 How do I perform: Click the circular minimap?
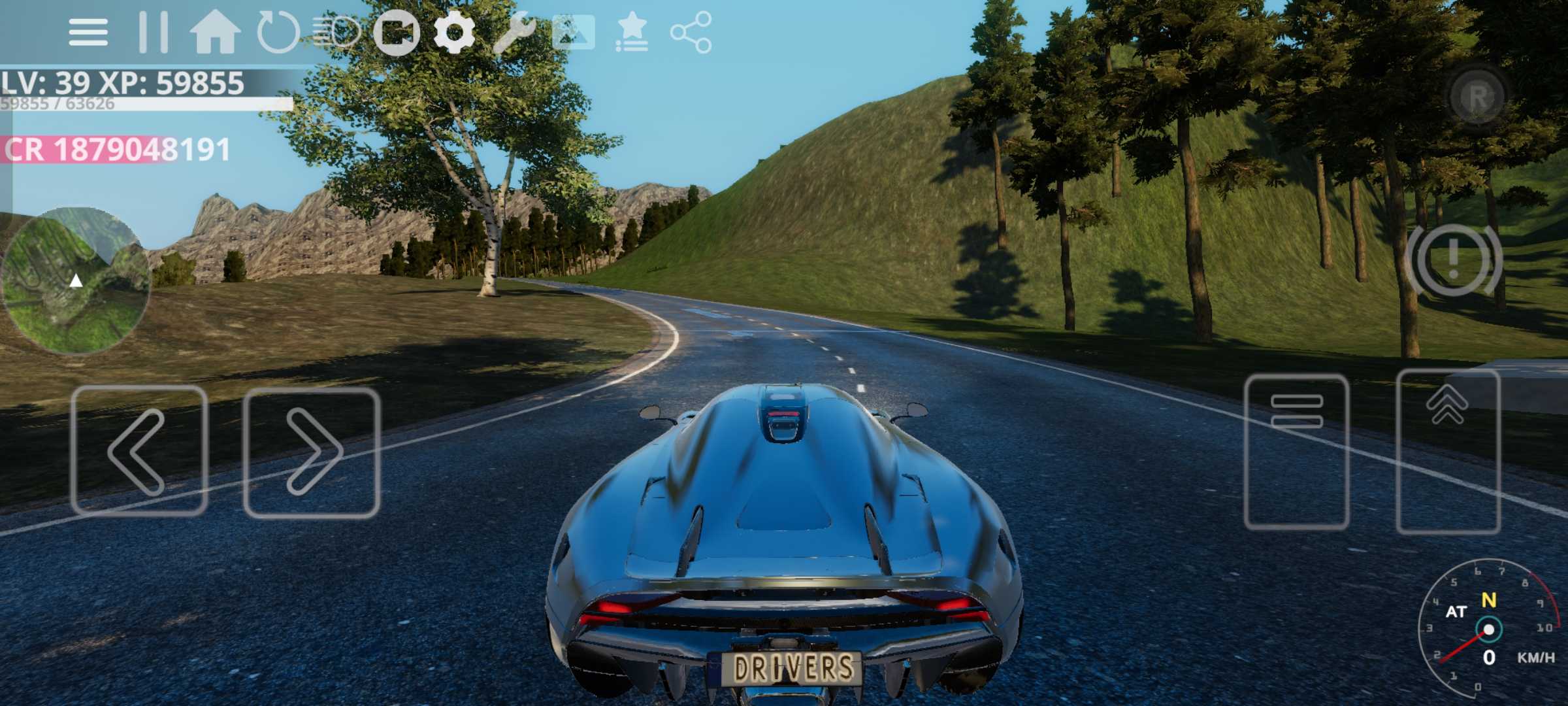pos(75,281)
